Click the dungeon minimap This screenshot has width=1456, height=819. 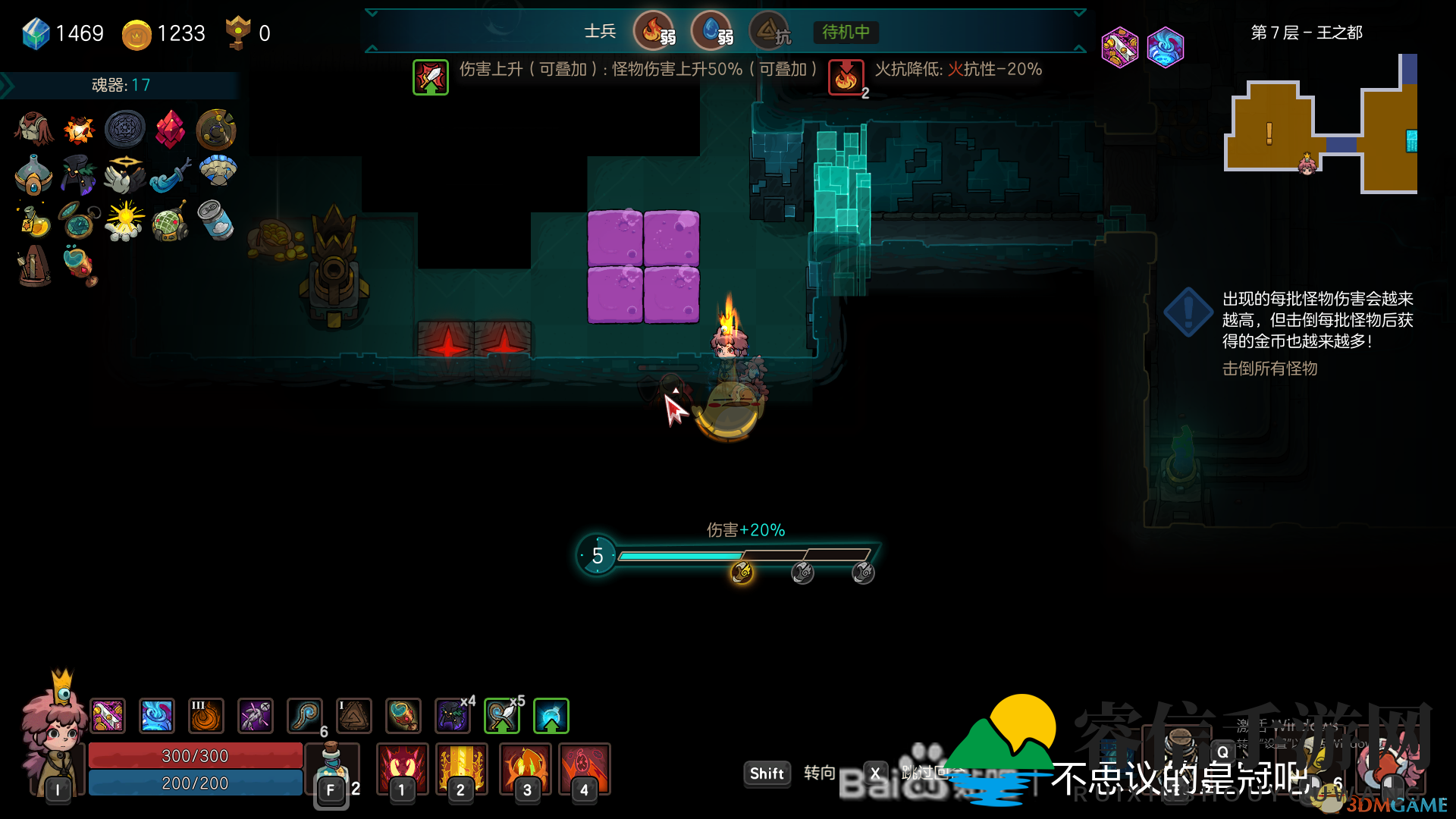coord(1320,125)
